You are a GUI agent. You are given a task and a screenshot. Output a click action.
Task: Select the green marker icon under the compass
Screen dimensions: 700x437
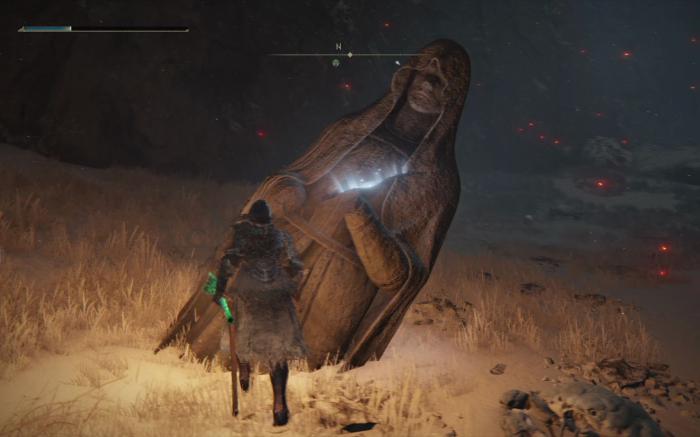pyautogui.click(x=336, y=63)
